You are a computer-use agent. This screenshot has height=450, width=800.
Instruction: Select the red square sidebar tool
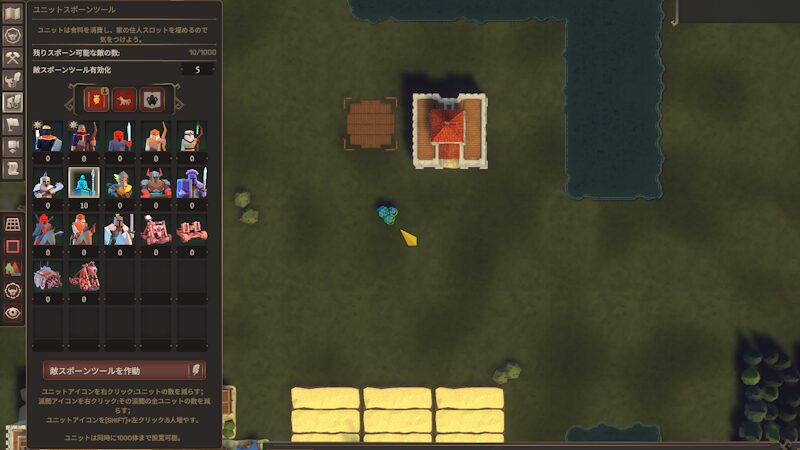[13, 246]
